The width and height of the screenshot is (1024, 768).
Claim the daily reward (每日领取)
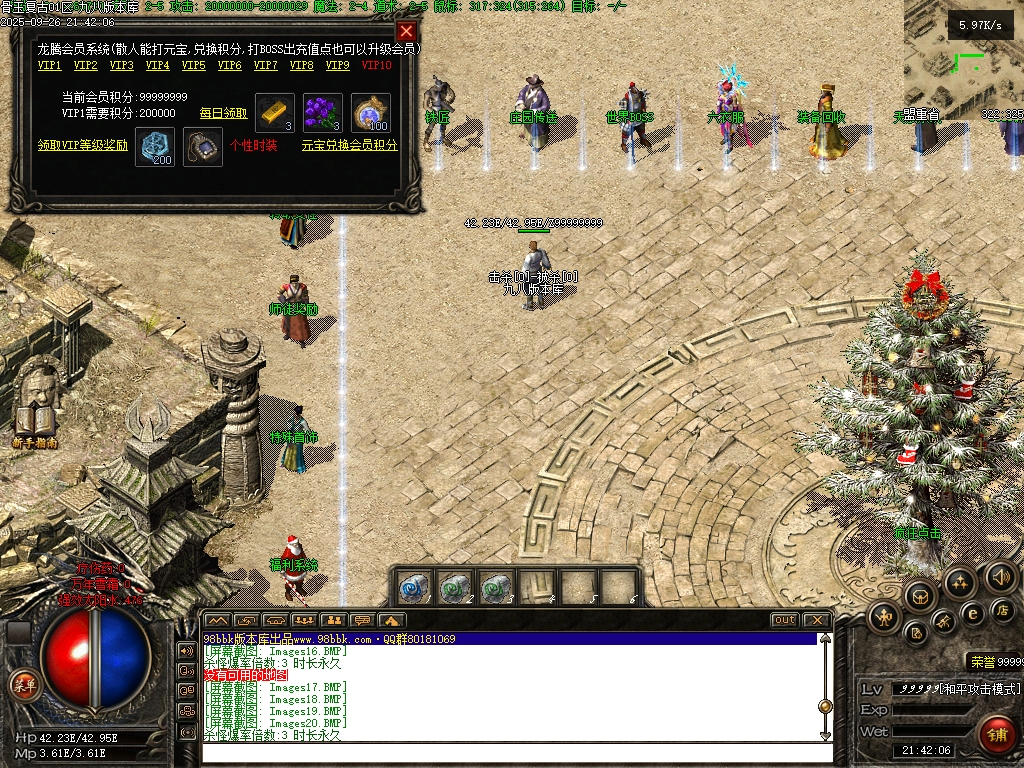tap(224, 113)
